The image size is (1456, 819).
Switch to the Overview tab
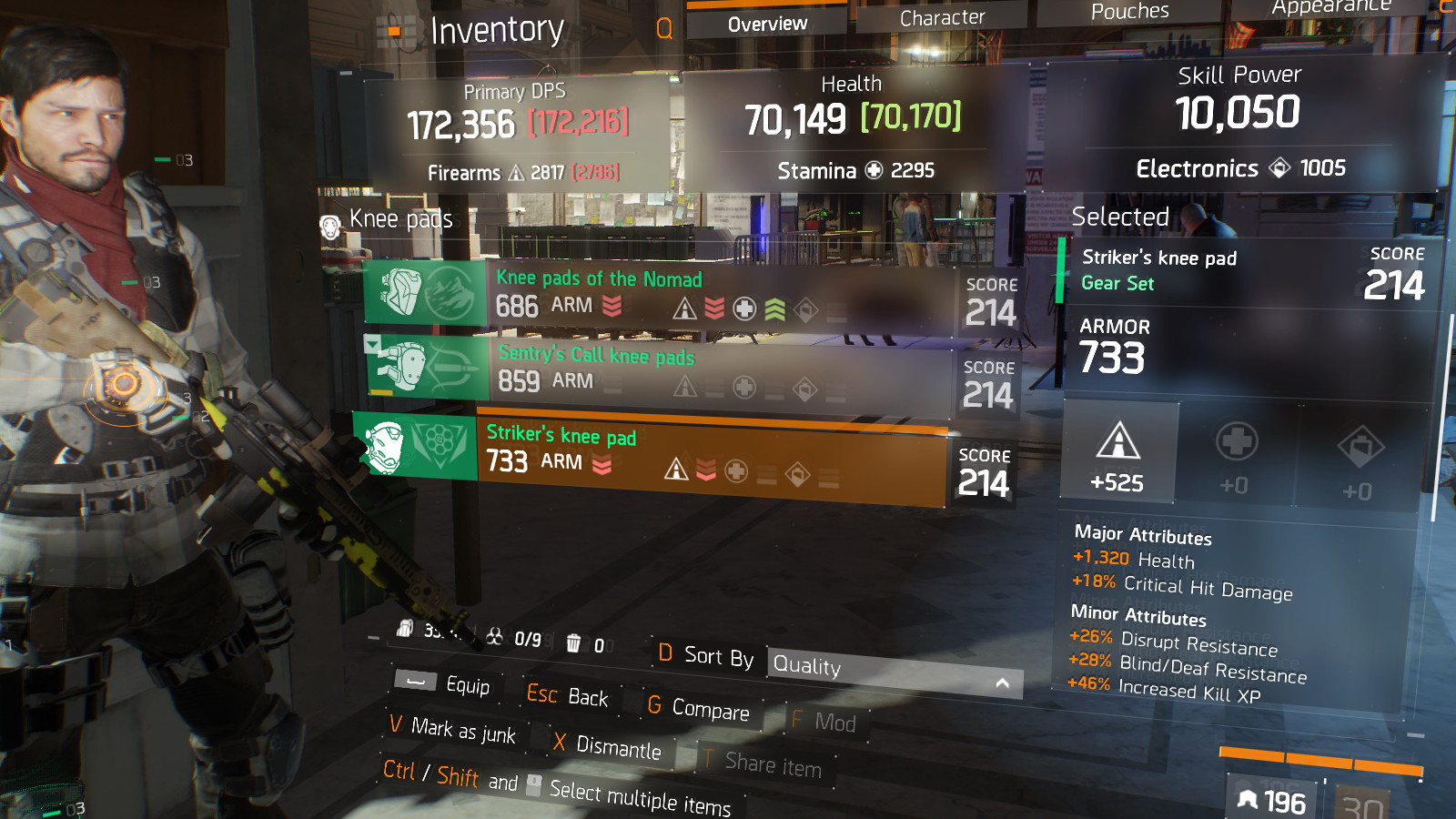pos(766,24)
